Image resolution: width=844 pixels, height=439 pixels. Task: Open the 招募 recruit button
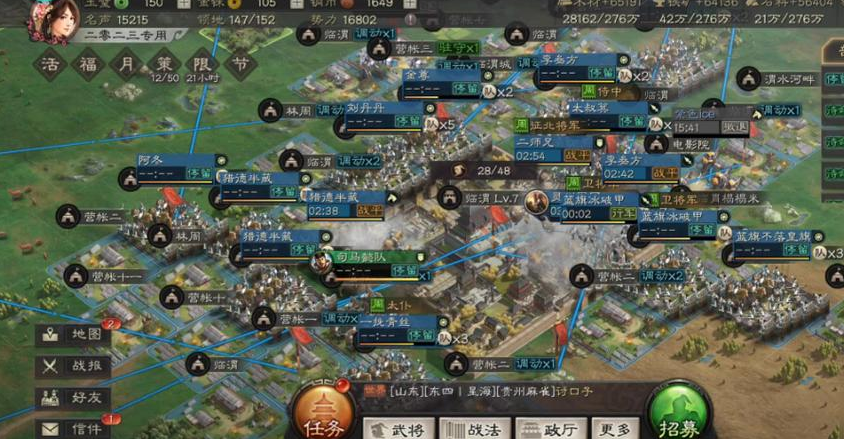[x=679, y=411]
